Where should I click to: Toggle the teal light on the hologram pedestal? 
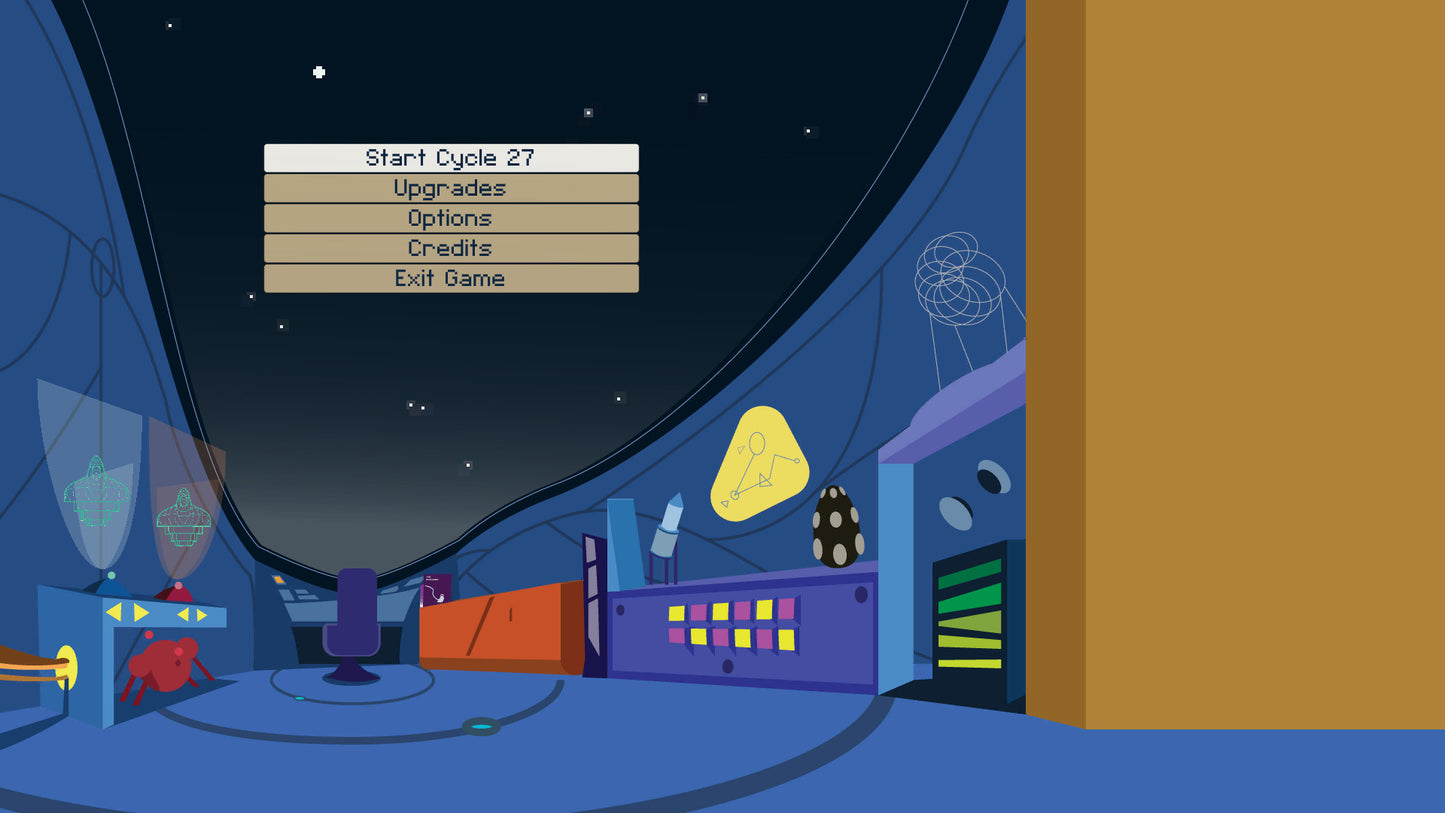click(x=111, y=574)
